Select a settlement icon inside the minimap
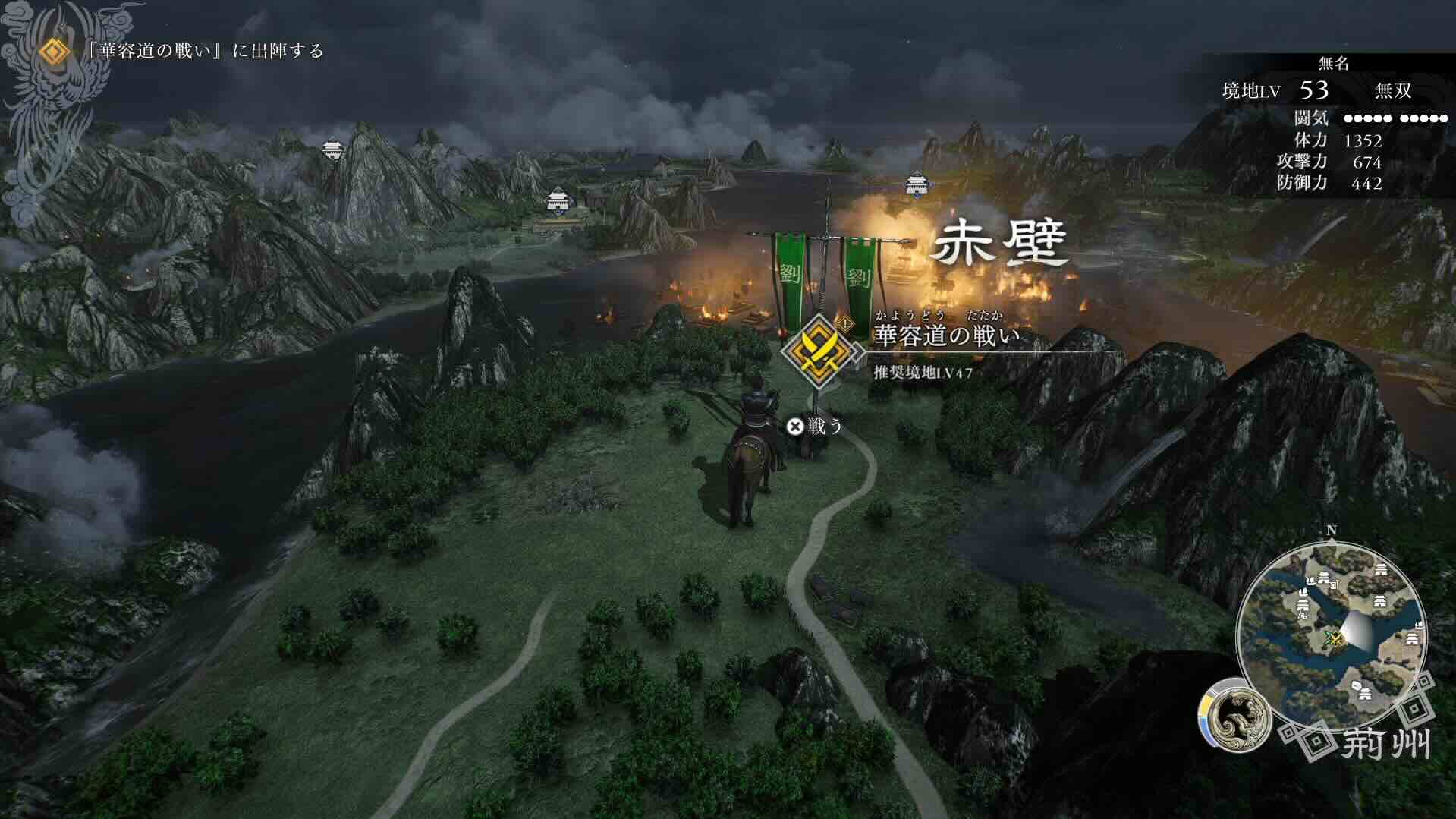This screenshot has width=1456, height=819. (1380, 569)
